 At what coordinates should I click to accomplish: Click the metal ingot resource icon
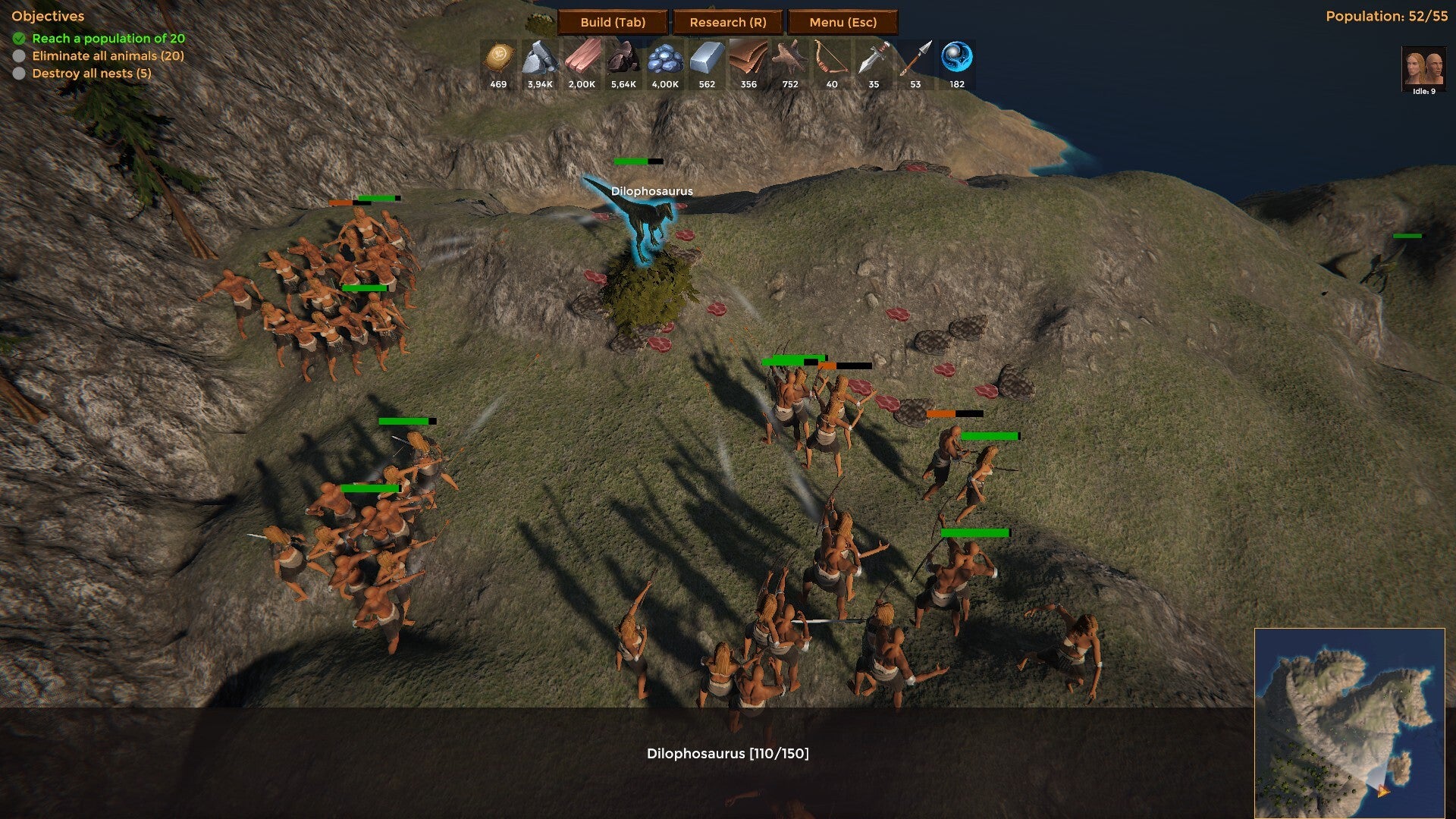[707, 58]
